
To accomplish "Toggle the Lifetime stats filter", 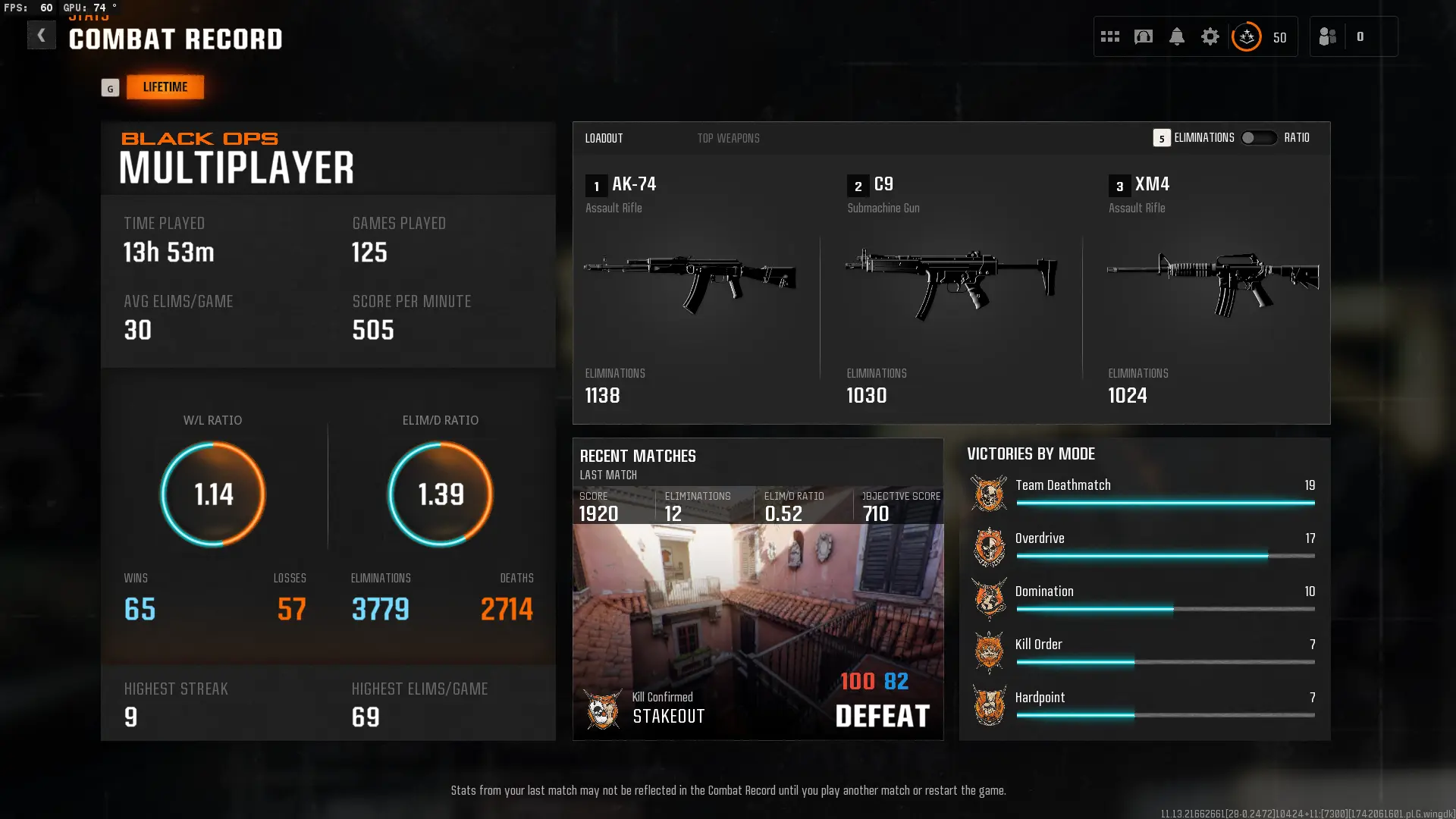I will point(165,86).
